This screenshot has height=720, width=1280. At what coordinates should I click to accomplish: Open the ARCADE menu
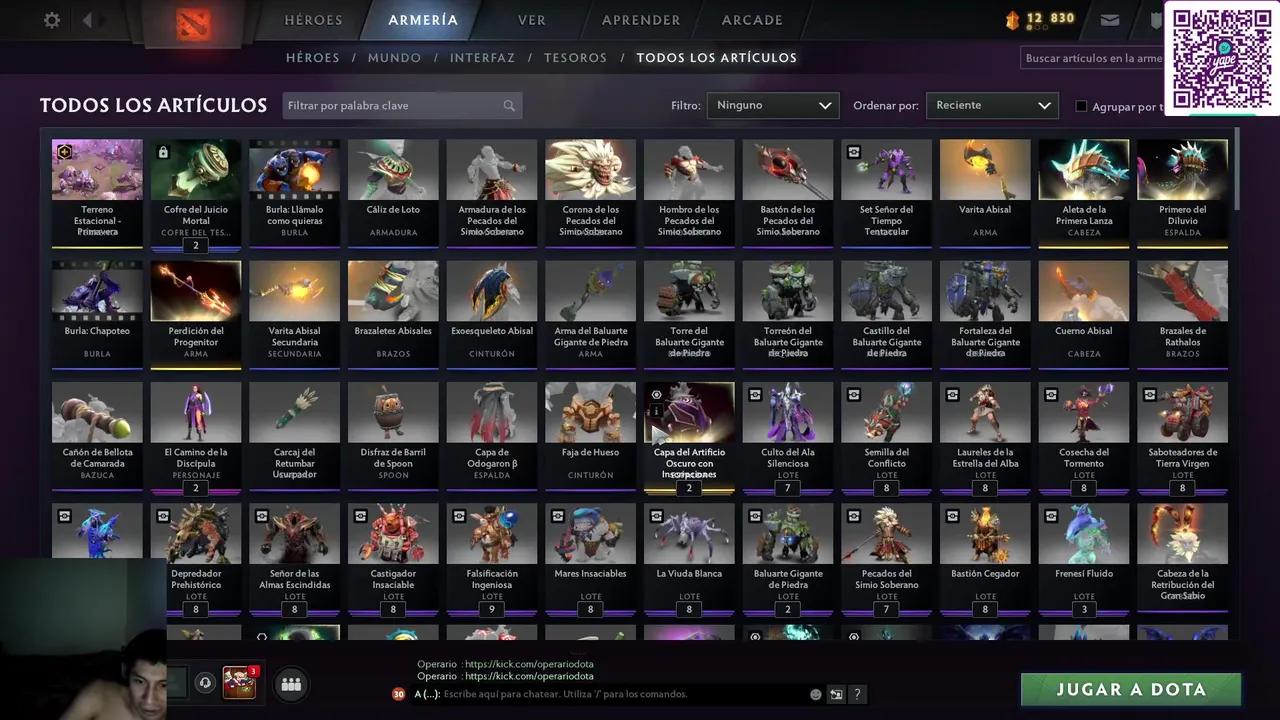tap(751, 19)
